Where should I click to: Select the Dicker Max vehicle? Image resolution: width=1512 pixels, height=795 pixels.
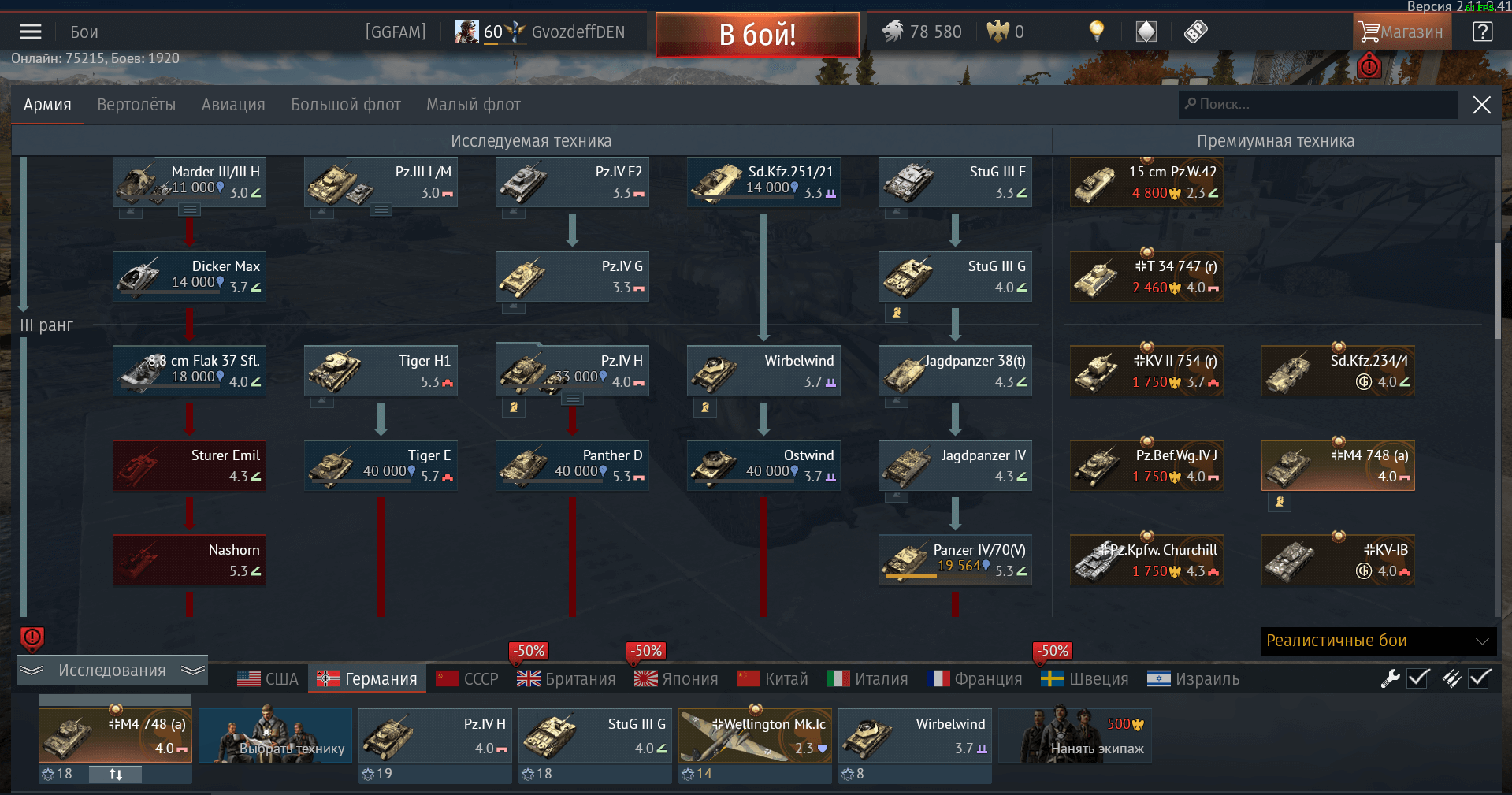pyautogui.click(x=189, y=277)
